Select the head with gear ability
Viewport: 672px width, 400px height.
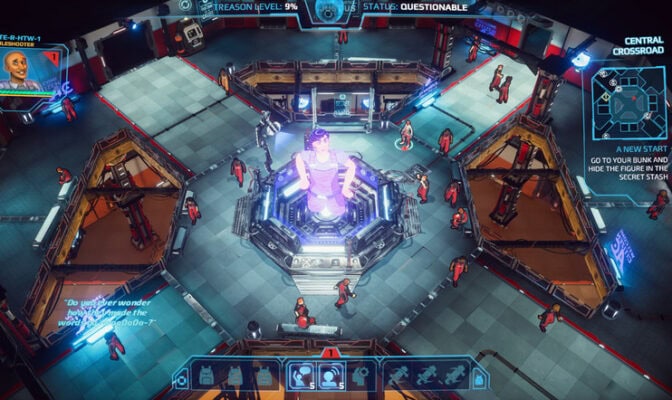[x=363, y=375]
